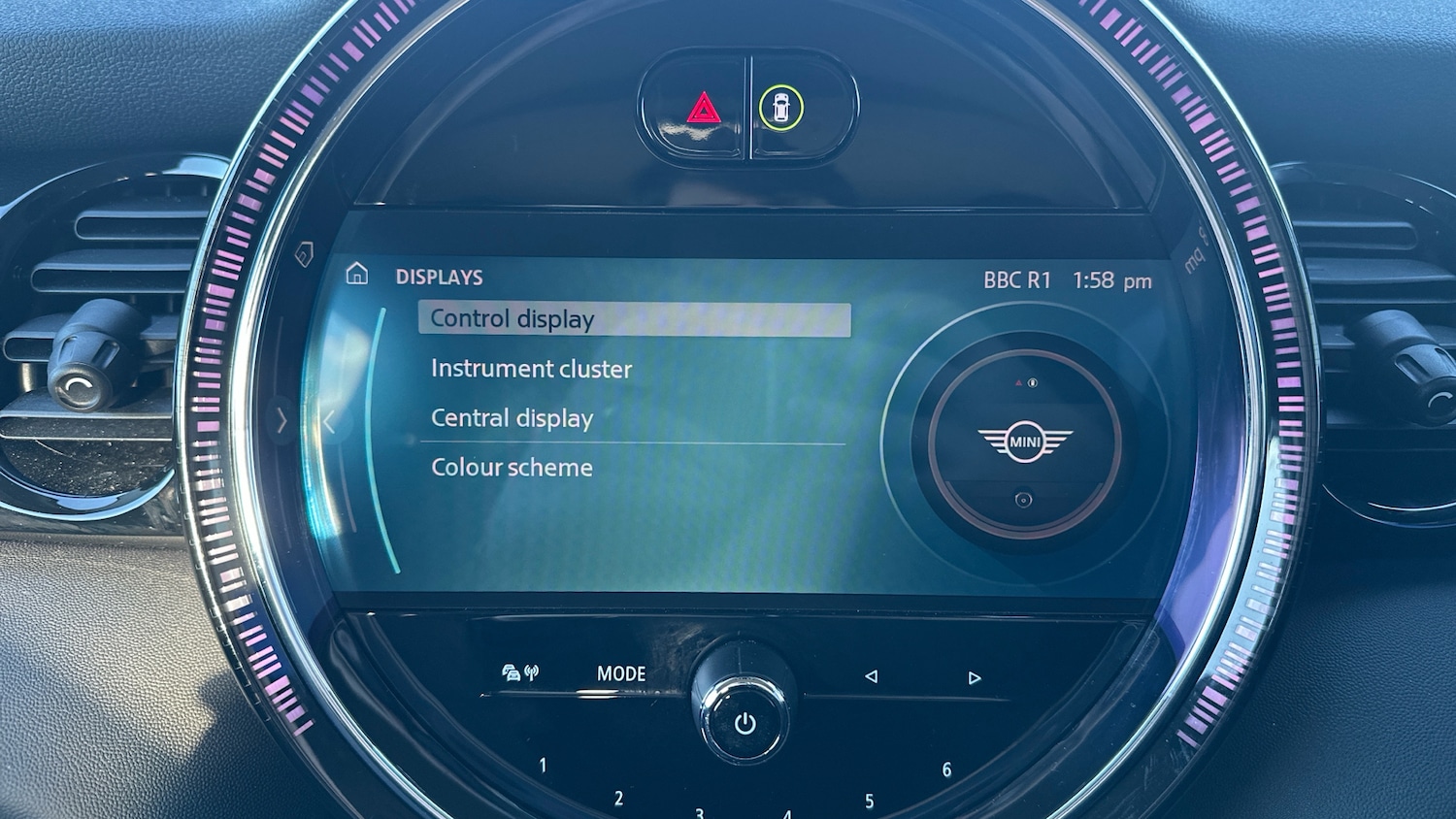Skip to next station with right triangle
1456x819 pixels.
[975, 677]
